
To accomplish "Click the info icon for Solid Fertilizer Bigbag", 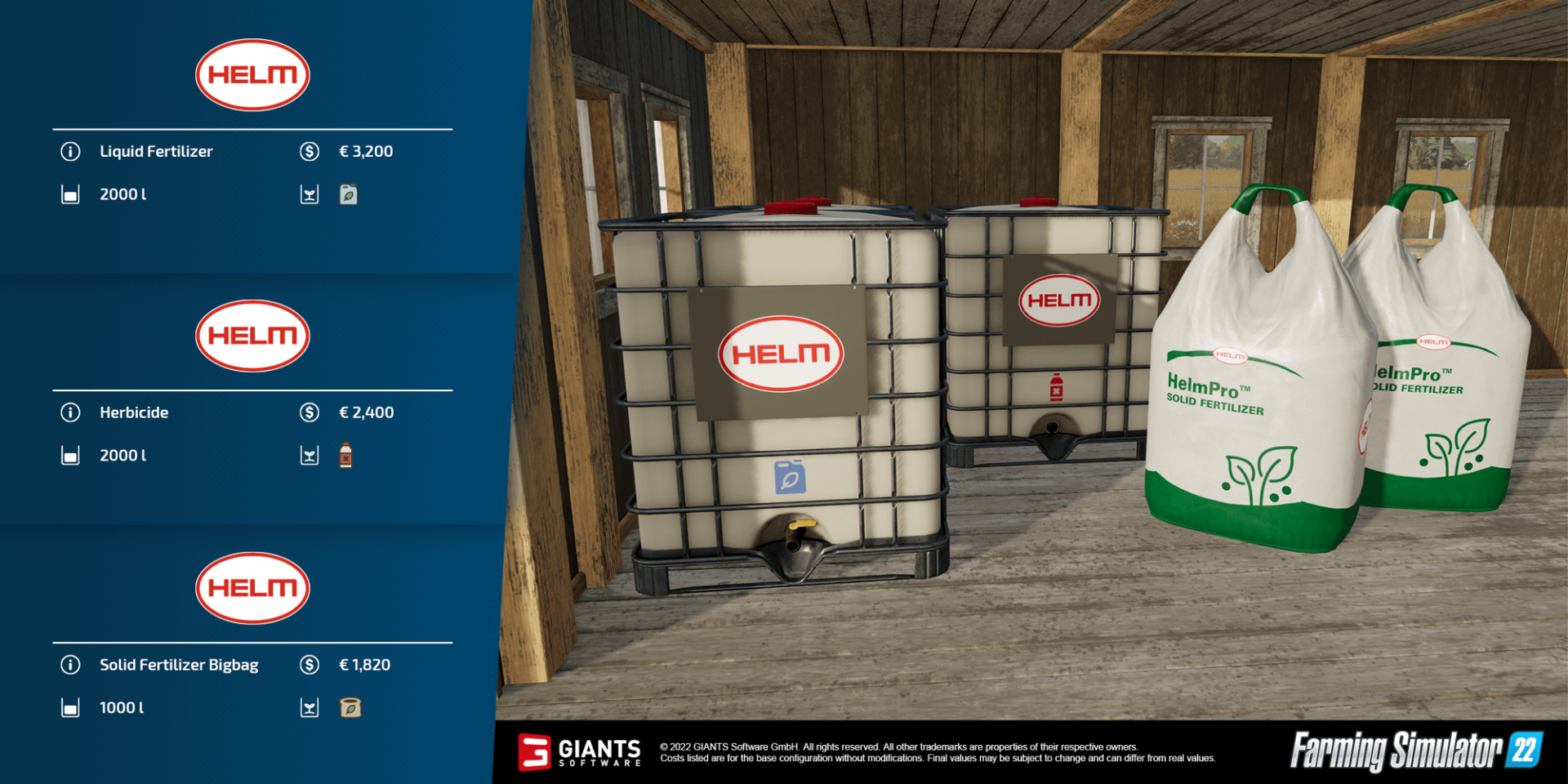I will [70, 665].
